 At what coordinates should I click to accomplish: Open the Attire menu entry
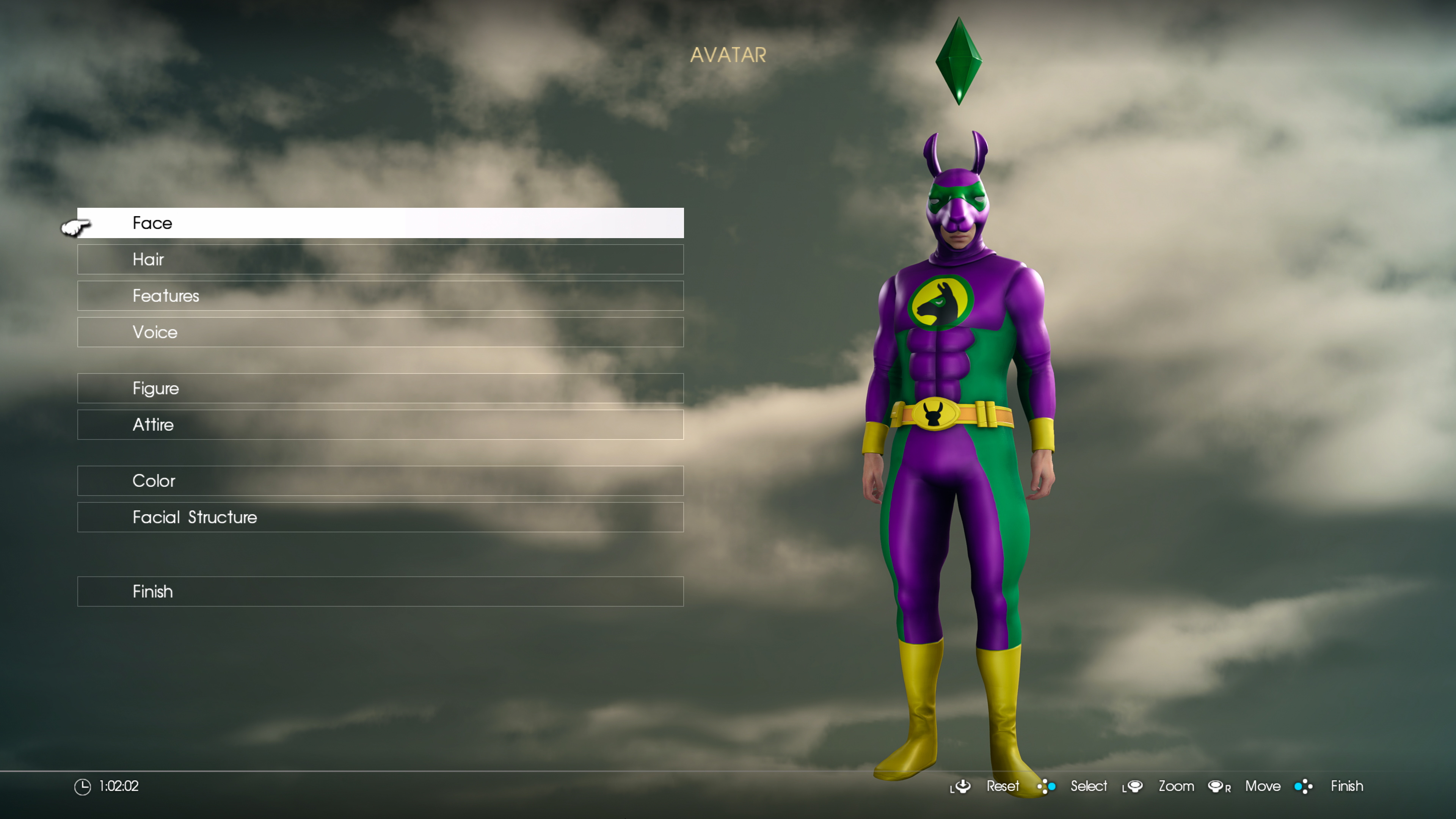[x=380, y=425]
